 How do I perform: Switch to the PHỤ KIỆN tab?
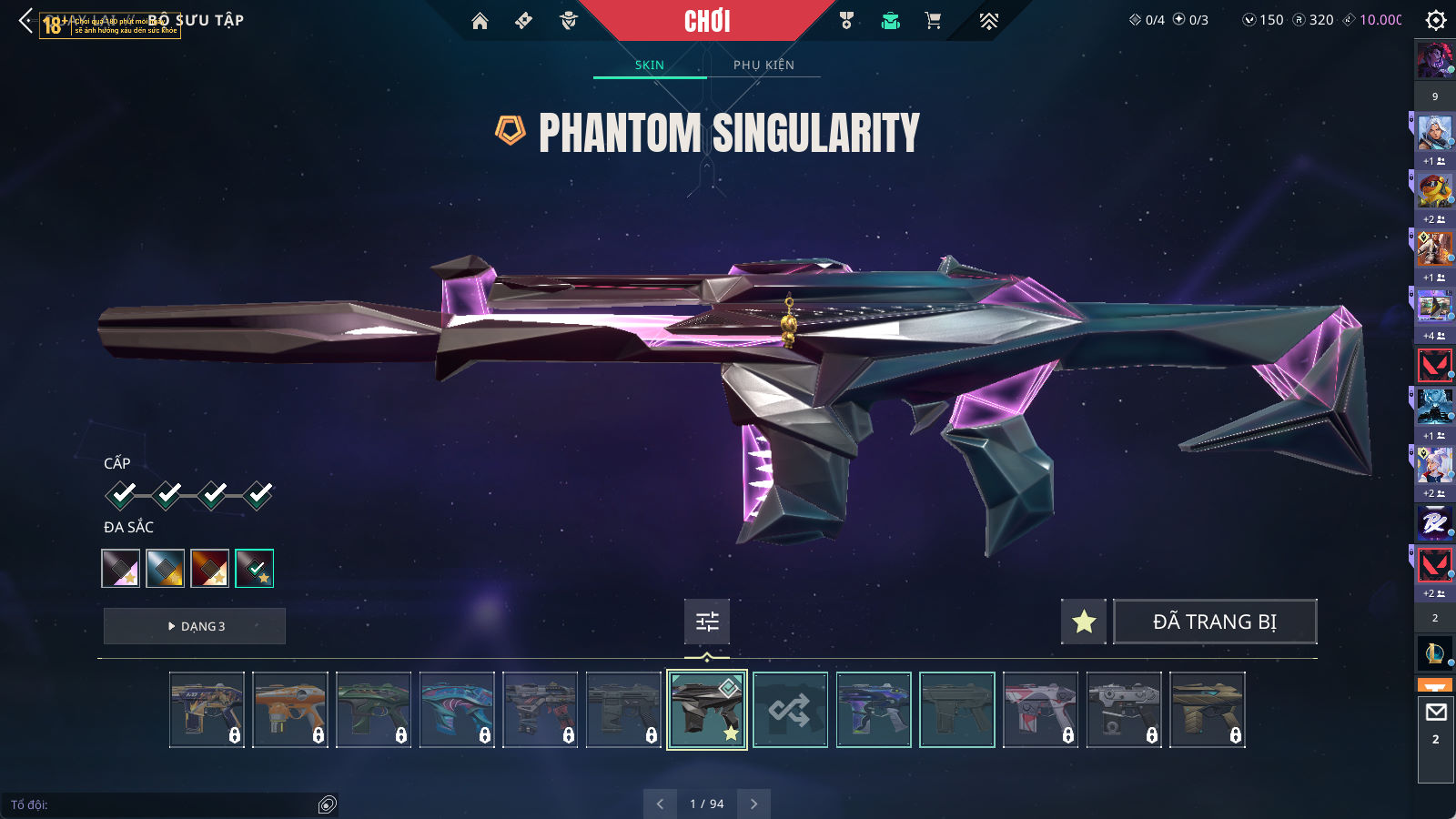click(x=763, y=65)
